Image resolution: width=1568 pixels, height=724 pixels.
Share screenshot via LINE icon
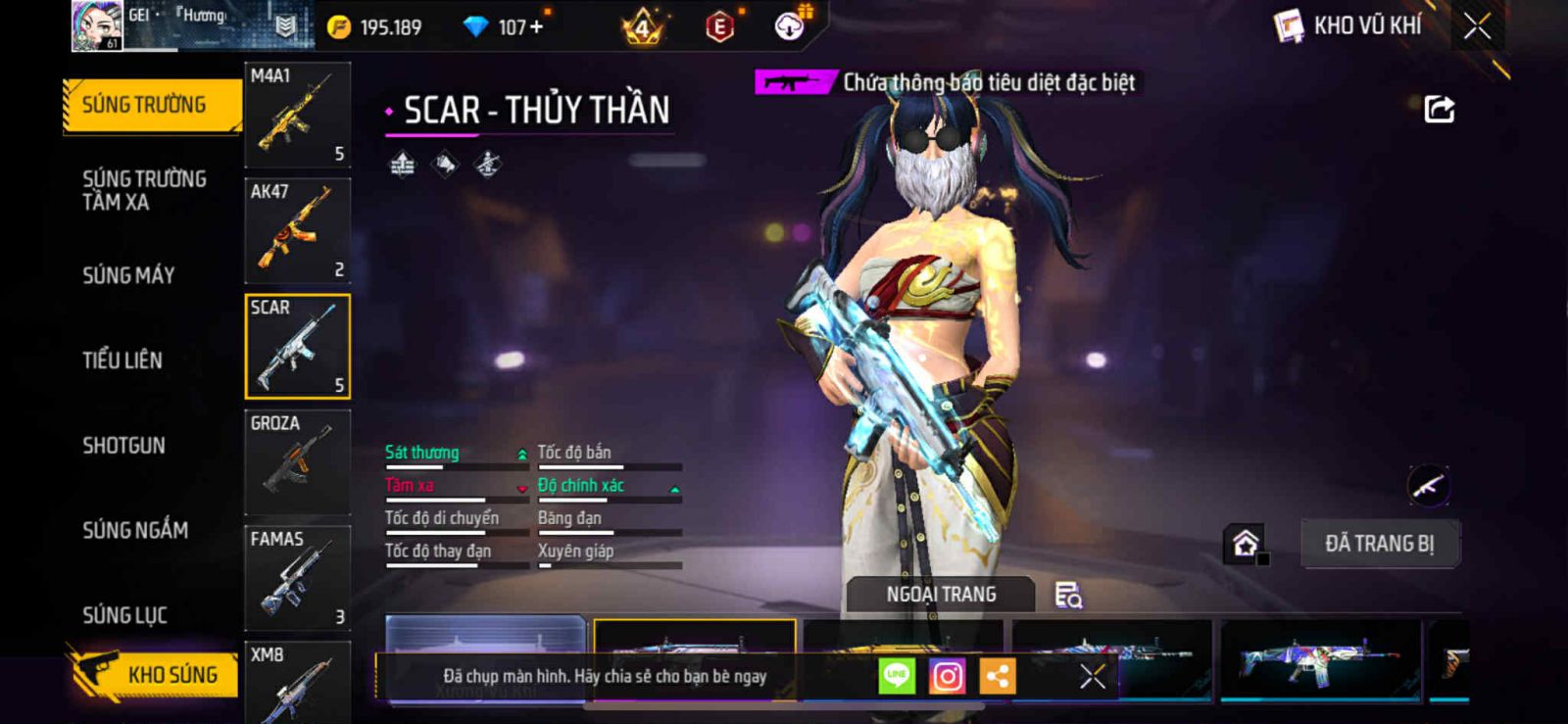click(896, 676)
